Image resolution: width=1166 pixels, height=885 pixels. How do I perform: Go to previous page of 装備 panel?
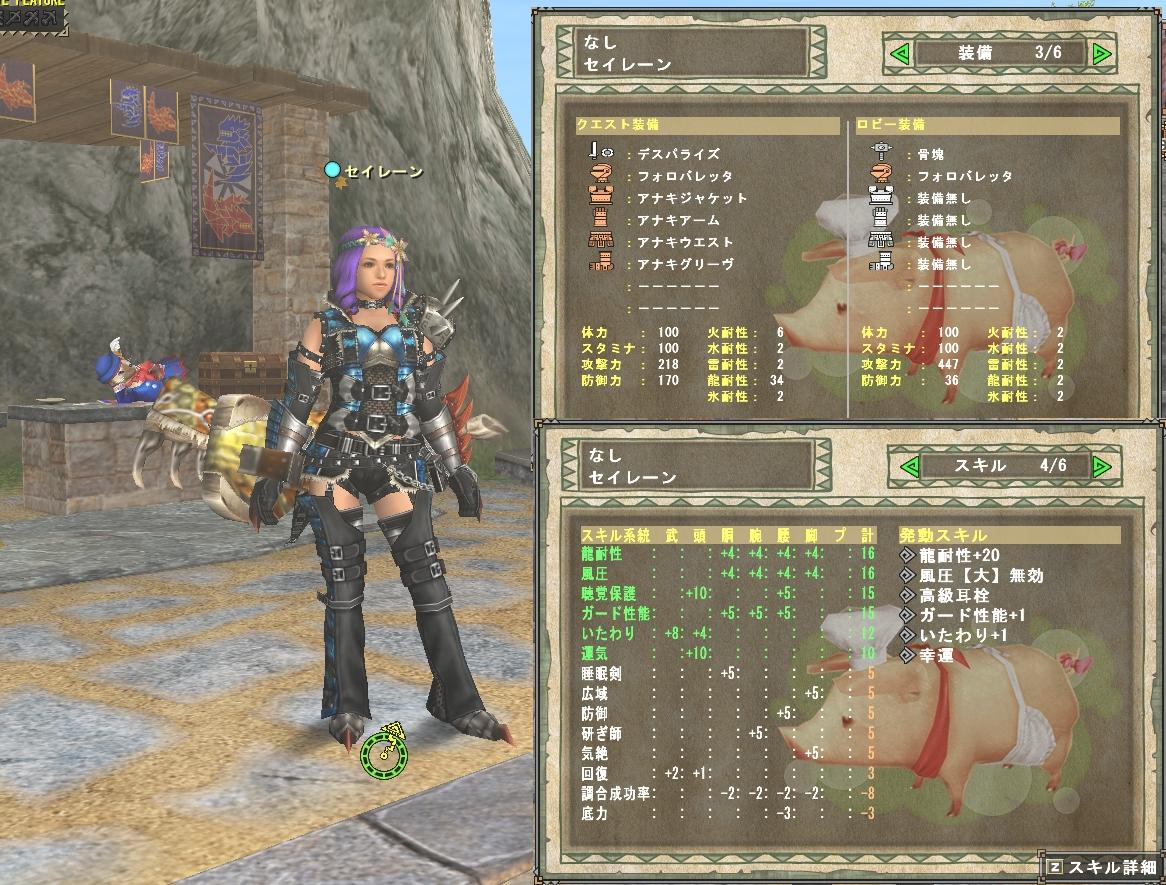tap(898, 53)
